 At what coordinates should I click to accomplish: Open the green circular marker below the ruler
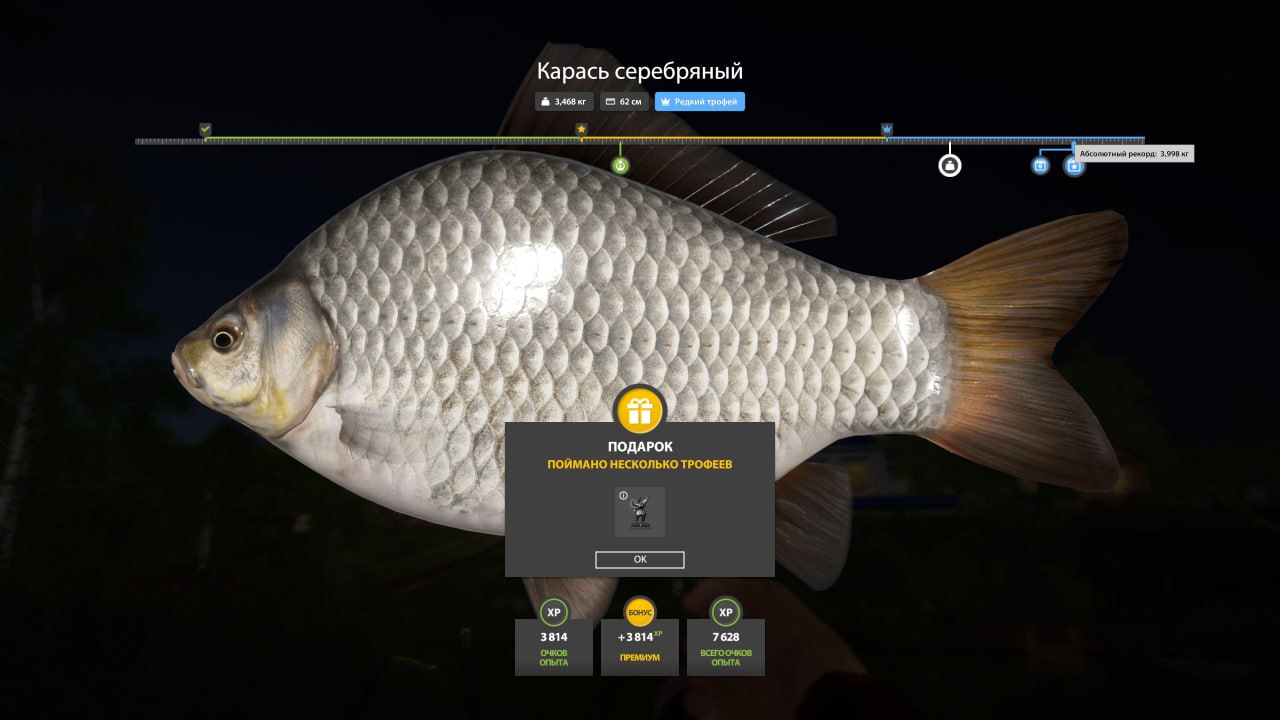[620, 164]
